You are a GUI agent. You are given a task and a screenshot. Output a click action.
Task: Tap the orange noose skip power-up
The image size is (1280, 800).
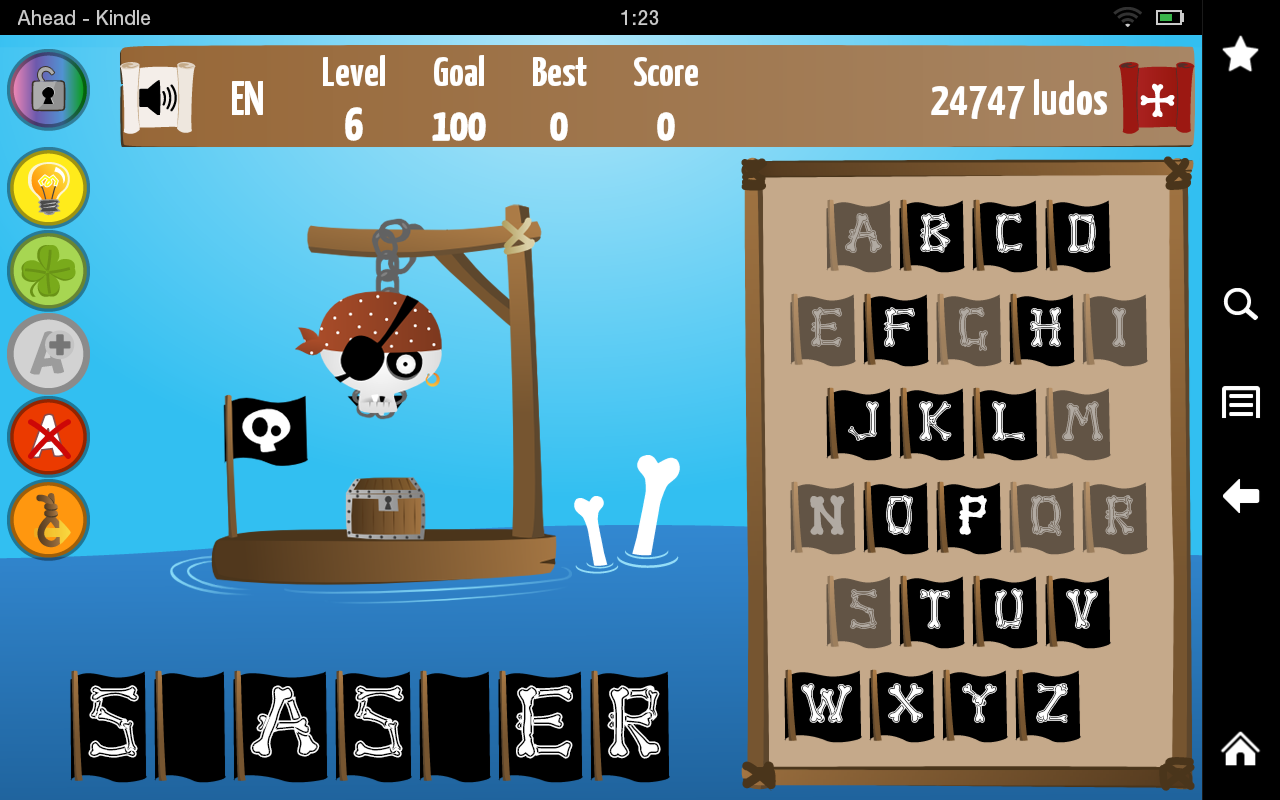48,520
